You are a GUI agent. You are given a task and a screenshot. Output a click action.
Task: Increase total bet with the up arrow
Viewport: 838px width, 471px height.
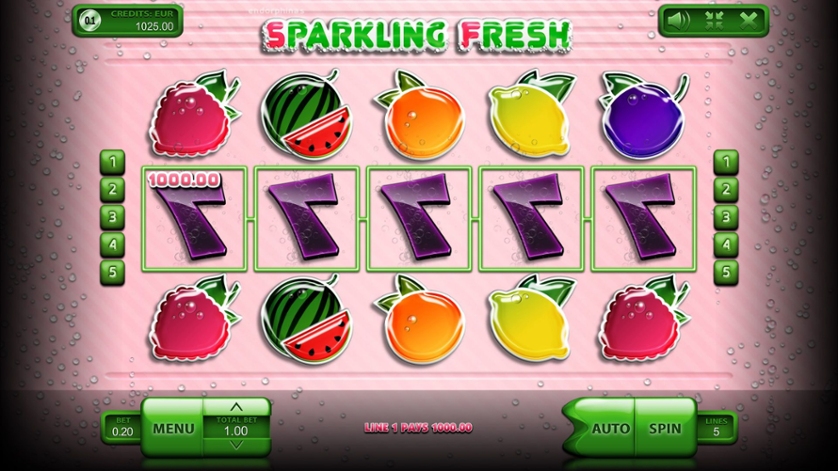click(236, 407)
